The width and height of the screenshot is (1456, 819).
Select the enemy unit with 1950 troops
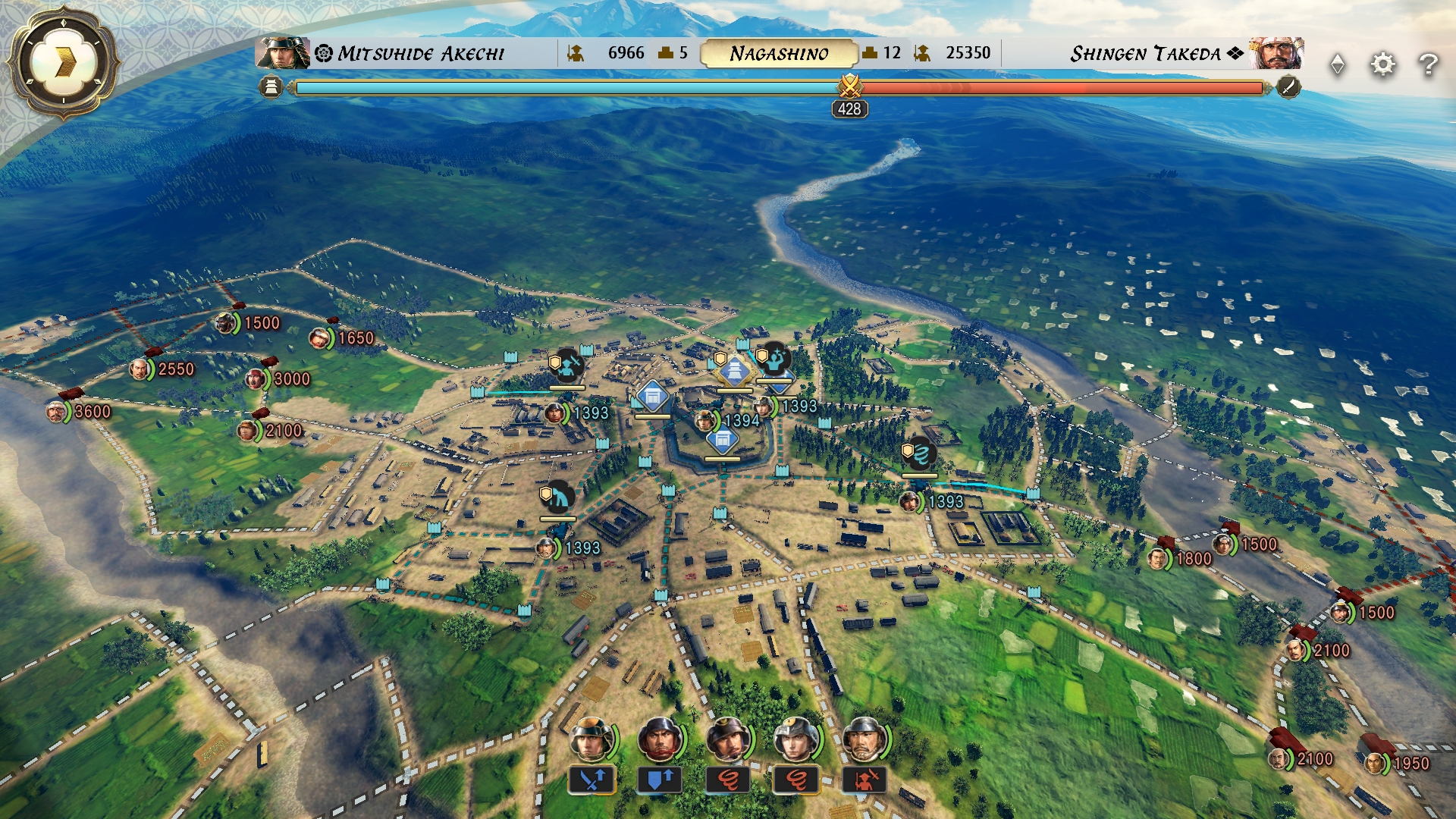pos(1376,763)
